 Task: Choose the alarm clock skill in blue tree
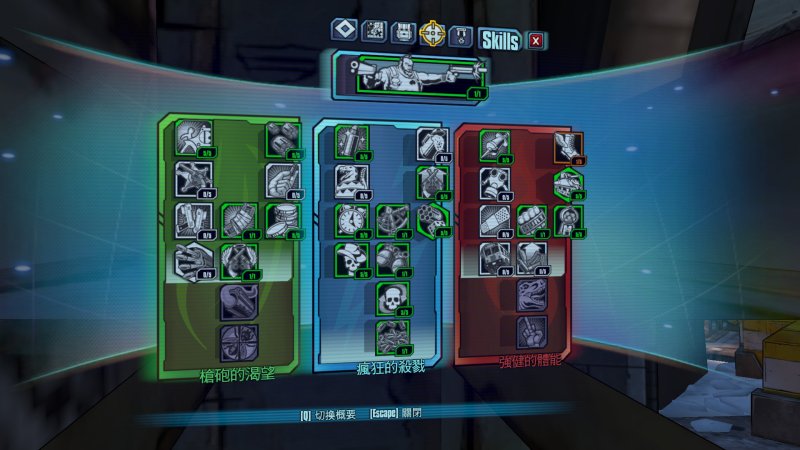pos(349,218)
